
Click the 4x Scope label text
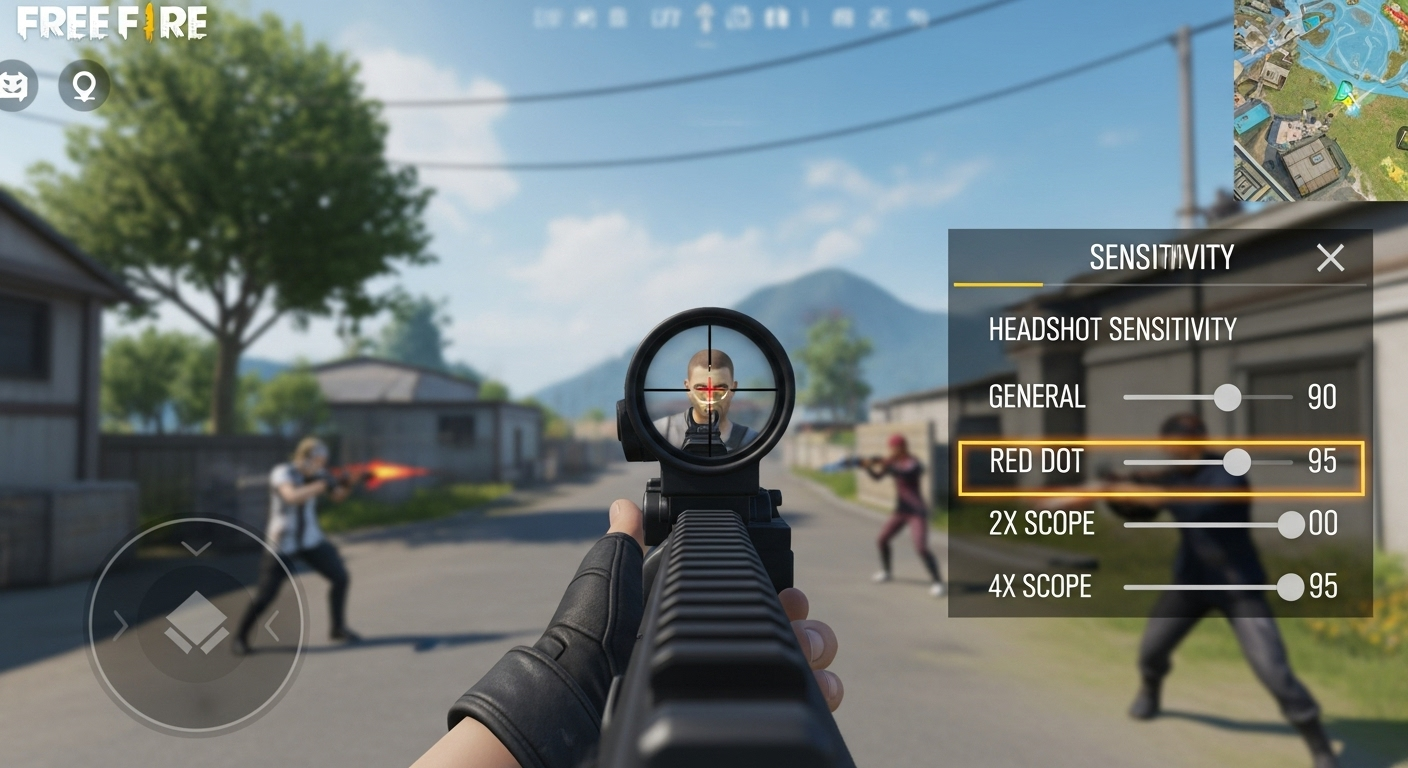pyautogui.click(x=1040, y=587)
